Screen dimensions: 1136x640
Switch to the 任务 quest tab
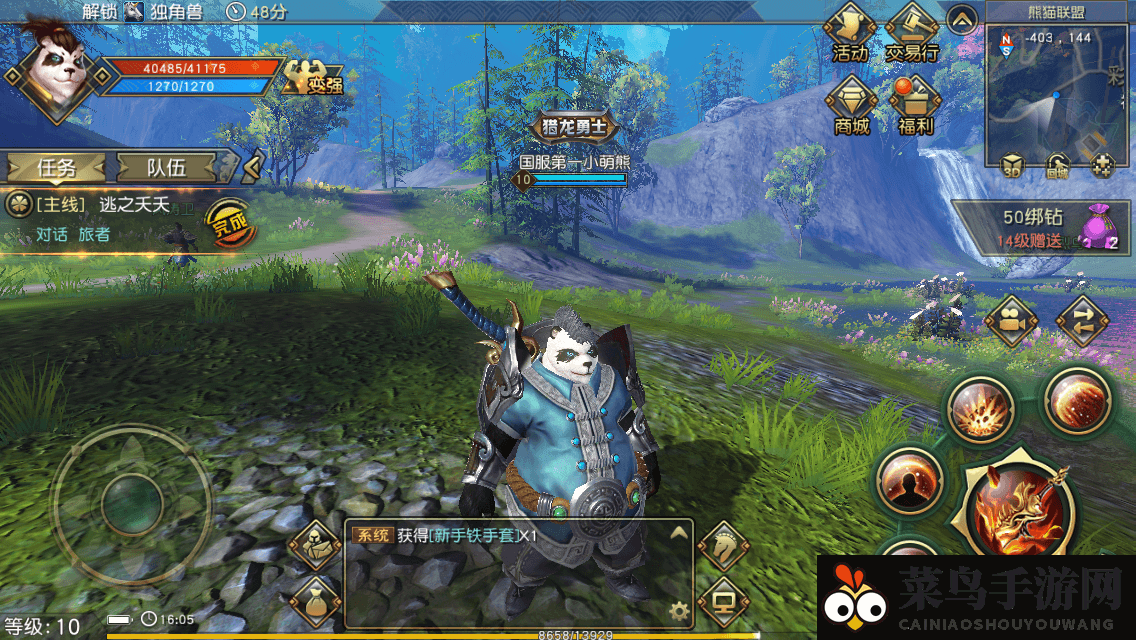pos(56,168)
